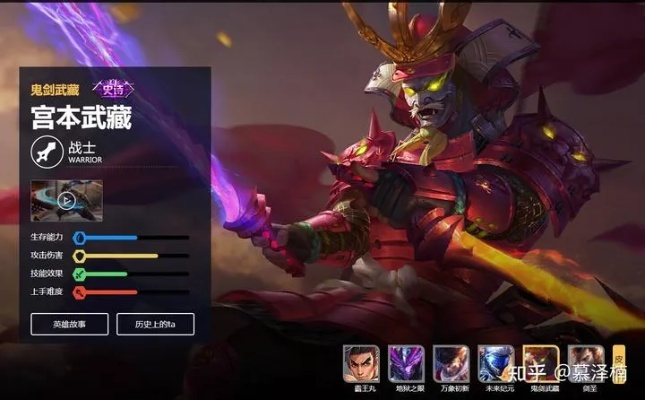Select the 霸王丸 skin thumbnail
The width and height of the screenshot is (645, 400).
tap(361, 361)
